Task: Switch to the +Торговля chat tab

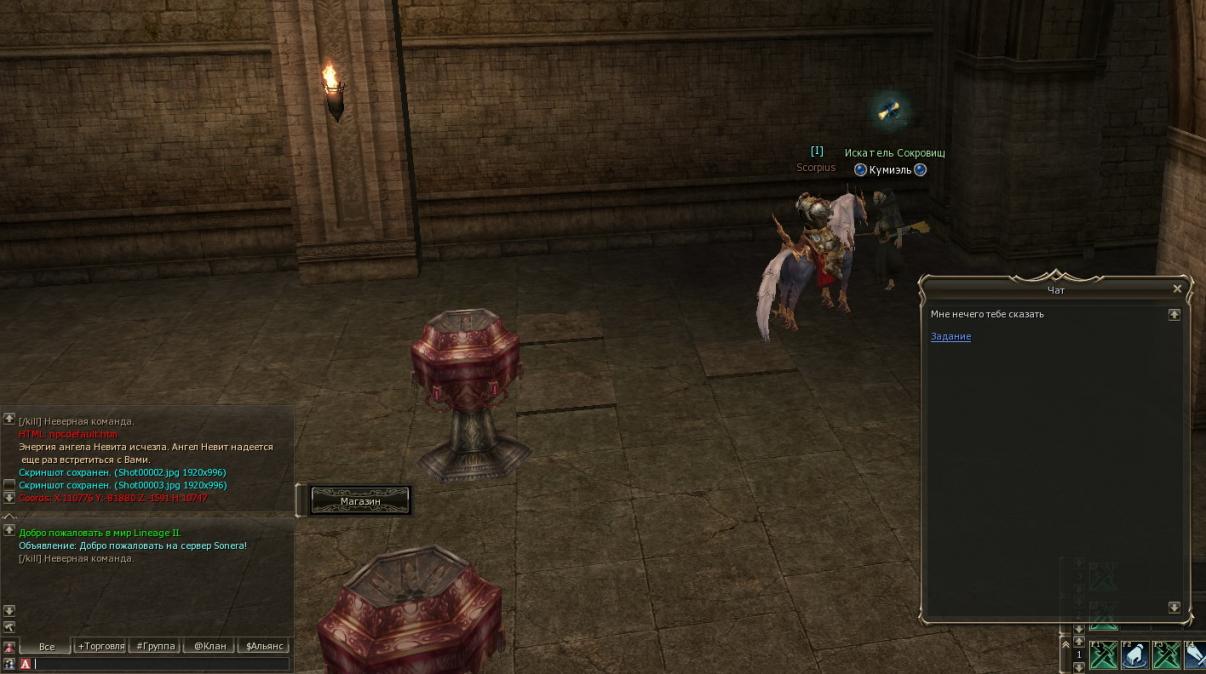Action: pos(101,647)
